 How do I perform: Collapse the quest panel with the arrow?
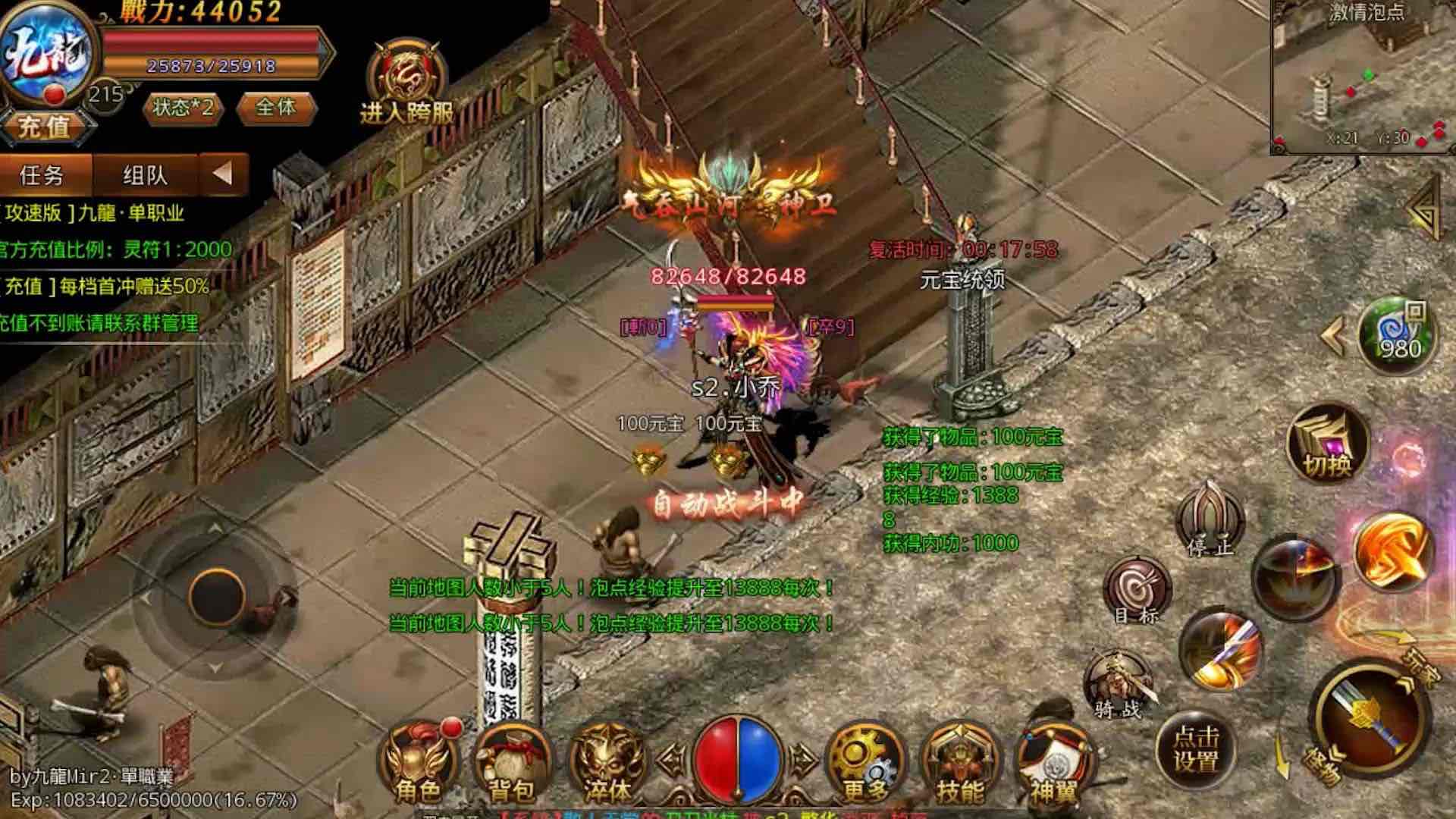click(x=223, y=174)
